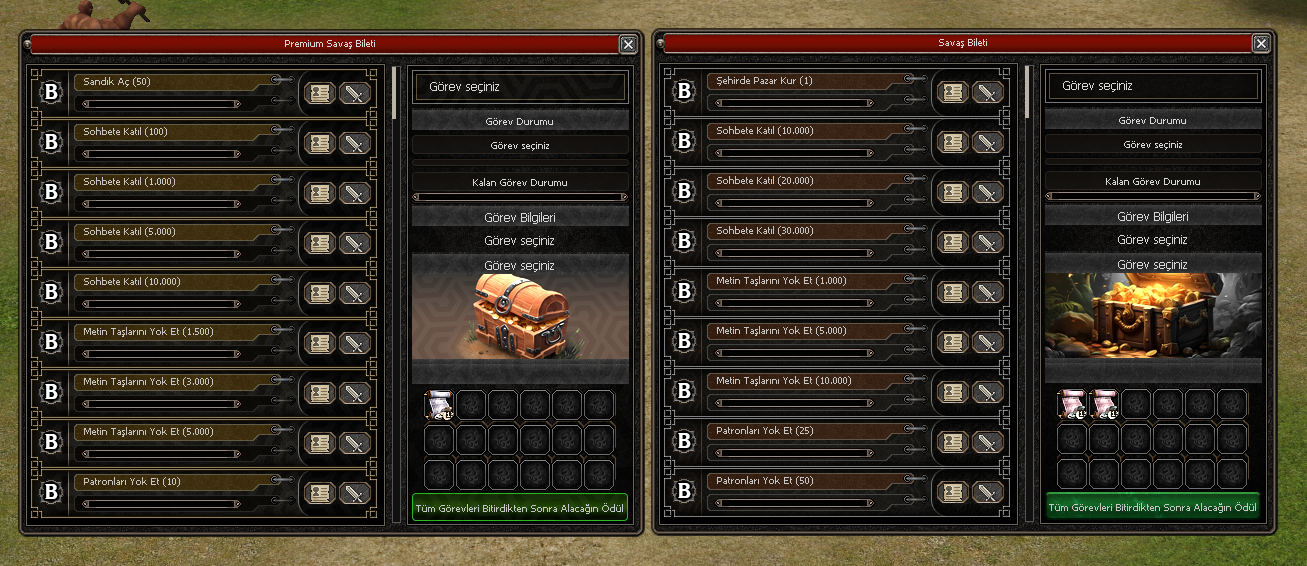Close the non-premium Savaş Bileti window
This screenshot has width=1307, height=566.
1261,44
